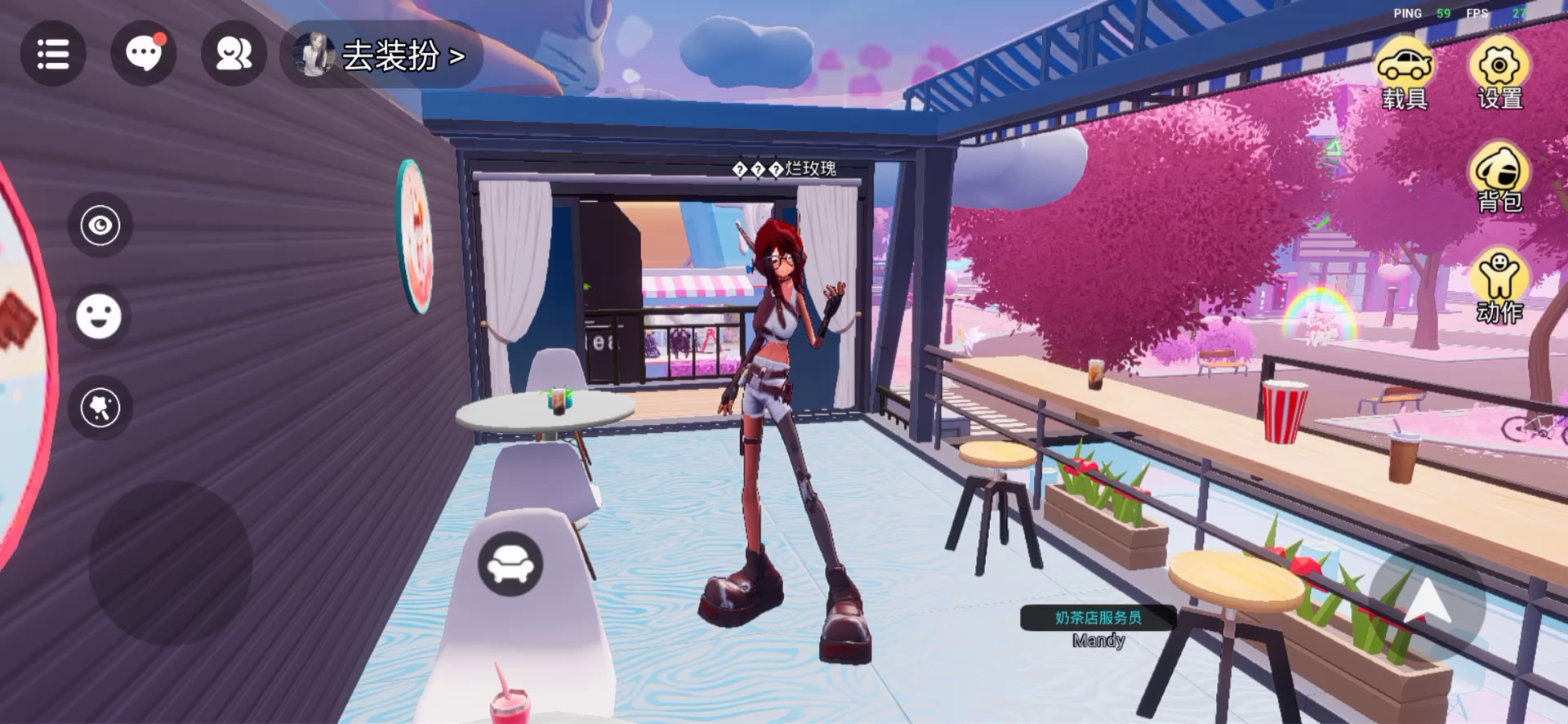This screenshot has height=724, width=1568.
Task: Activate the sparkle effect button
Action: tap(100, 408)
